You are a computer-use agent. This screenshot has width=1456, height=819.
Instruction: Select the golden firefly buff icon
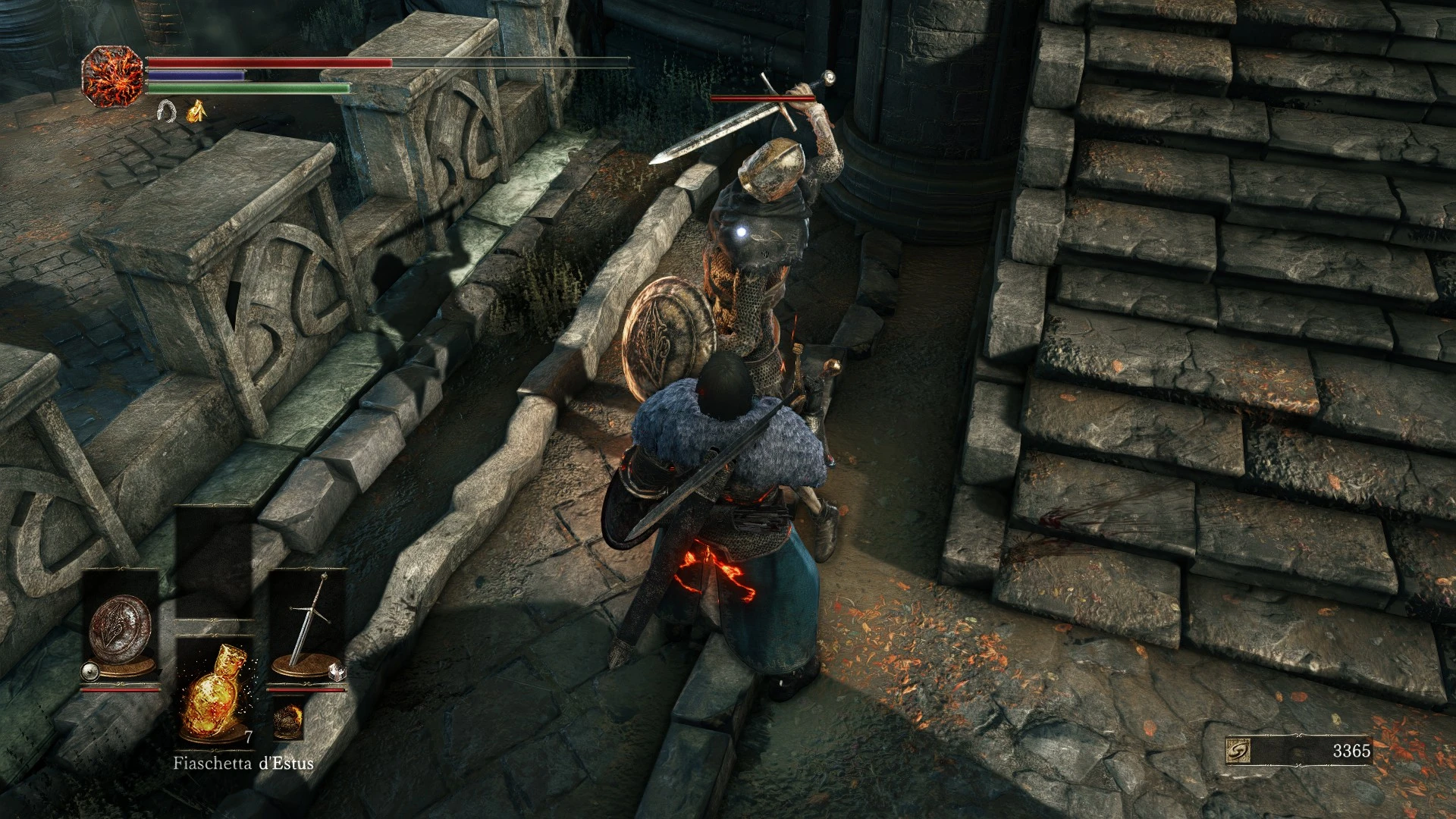pos(196,112)
